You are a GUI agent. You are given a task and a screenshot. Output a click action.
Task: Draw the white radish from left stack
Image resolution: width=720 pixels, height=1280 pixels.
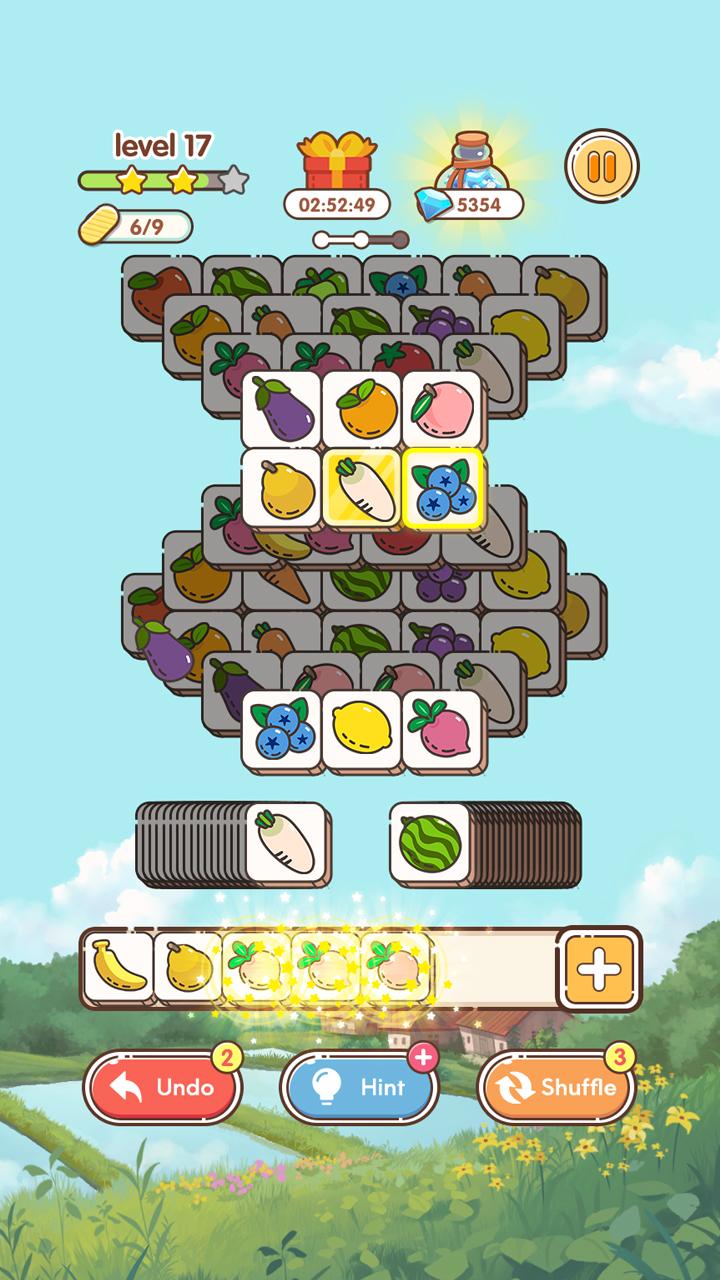(286, 842)
